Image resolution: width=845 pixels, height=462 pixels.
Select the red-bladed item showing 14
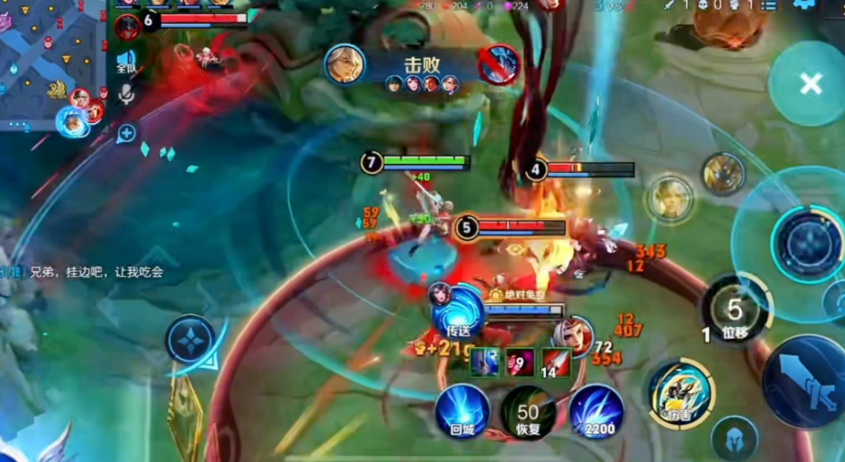point(557,363)
